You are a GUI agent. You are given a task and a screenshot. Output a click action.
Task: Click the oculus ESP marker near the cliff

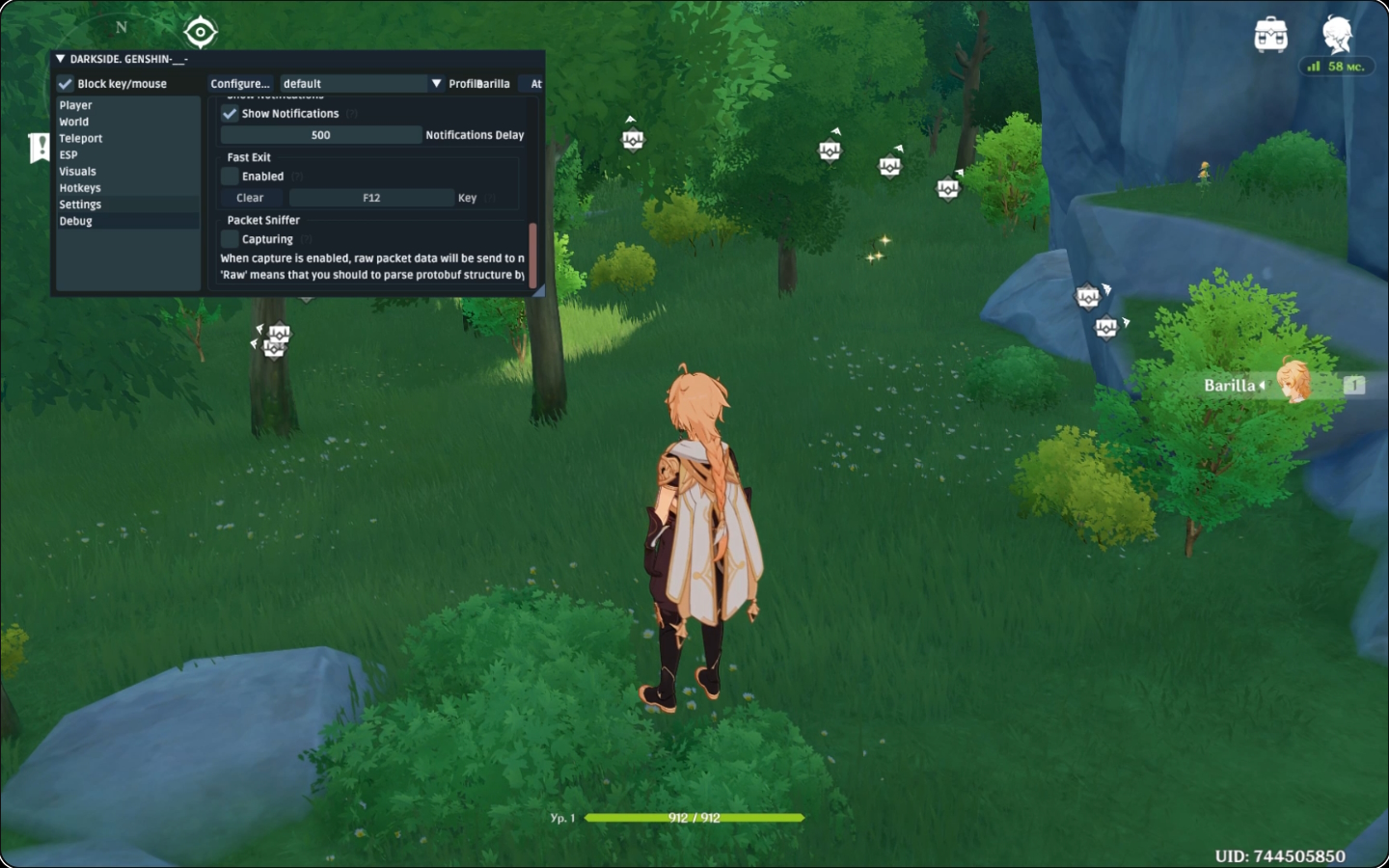(1086, 298)
